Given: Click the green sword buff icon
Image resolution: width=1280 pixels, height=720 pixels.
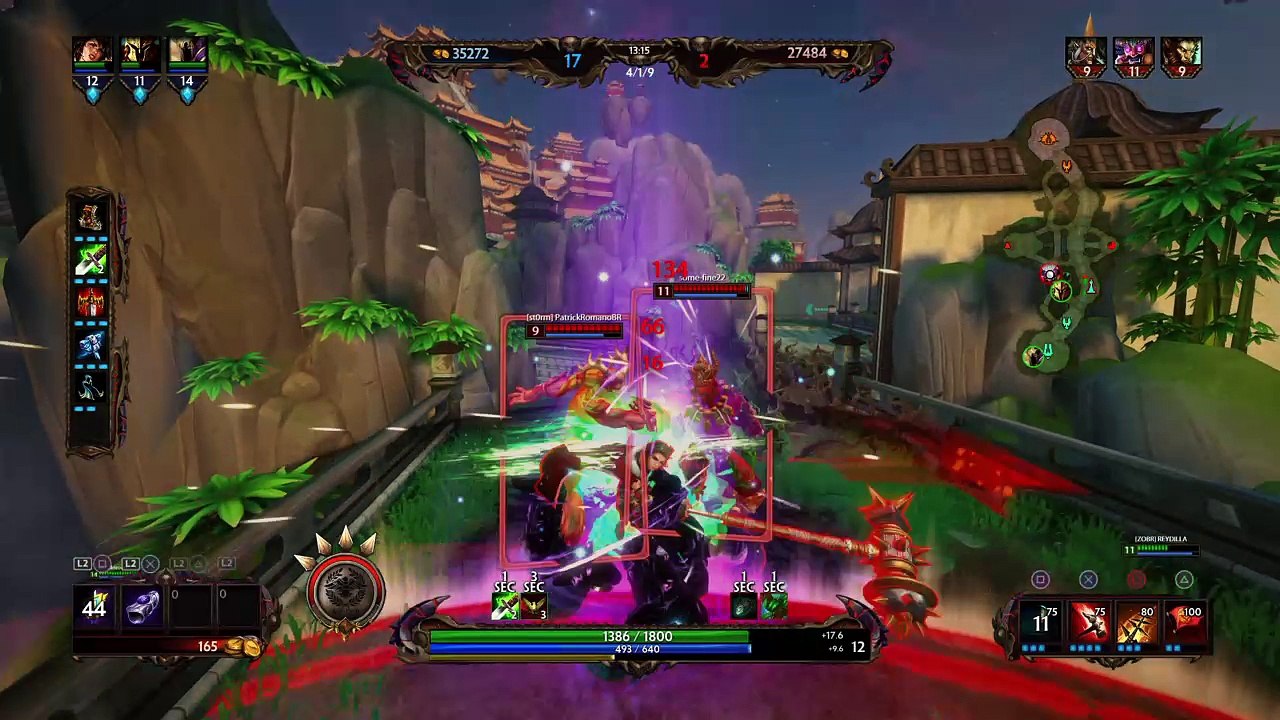Looking at the screenshot, I should click(x=505, y=605).
